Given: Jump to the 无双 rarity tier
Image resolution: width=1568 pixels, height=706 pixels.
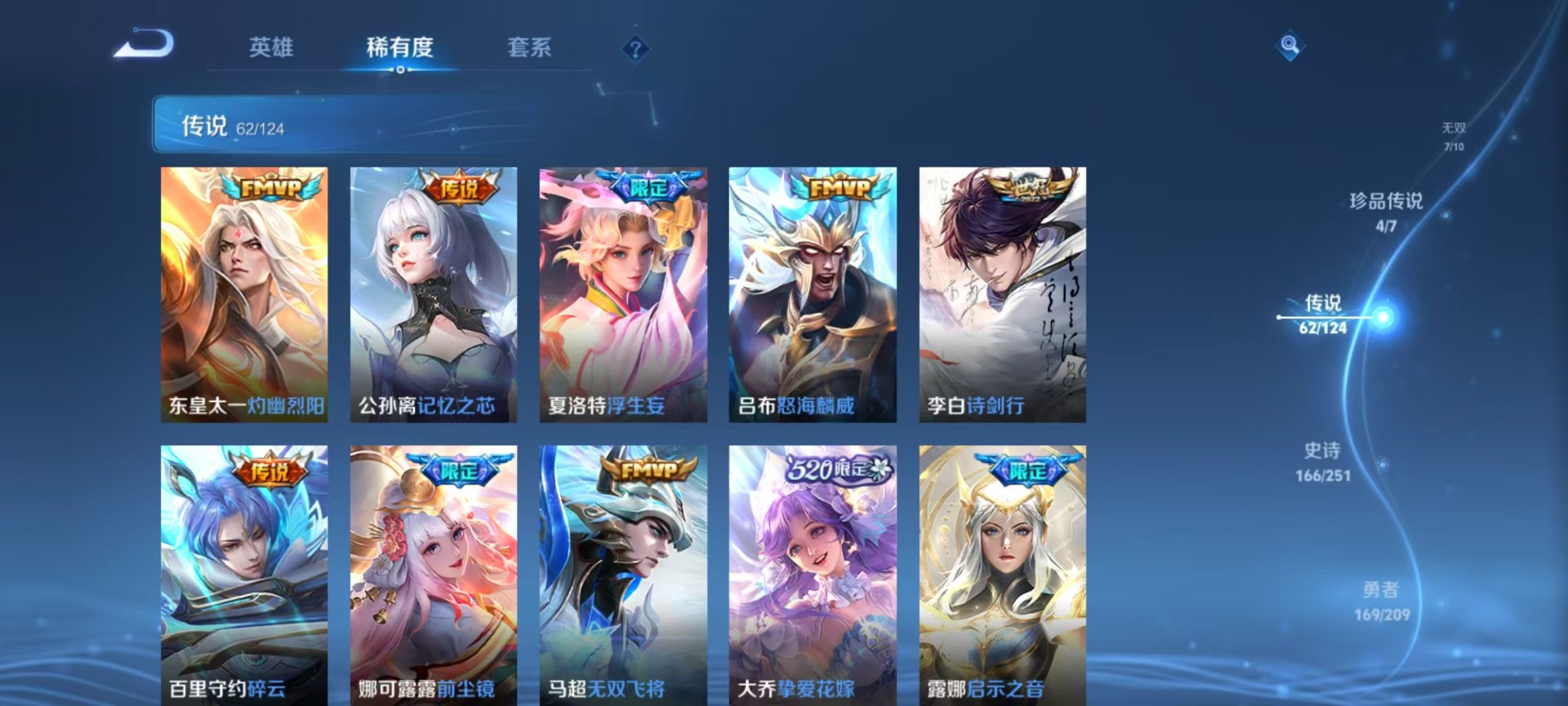Looking at the screenshot, I should (x=1453, y=136).
